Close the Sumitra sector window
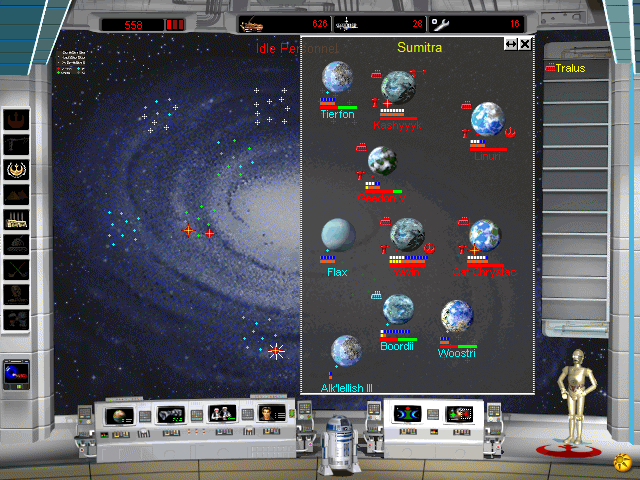The image size is (640, 480). [x=525, y=44]
